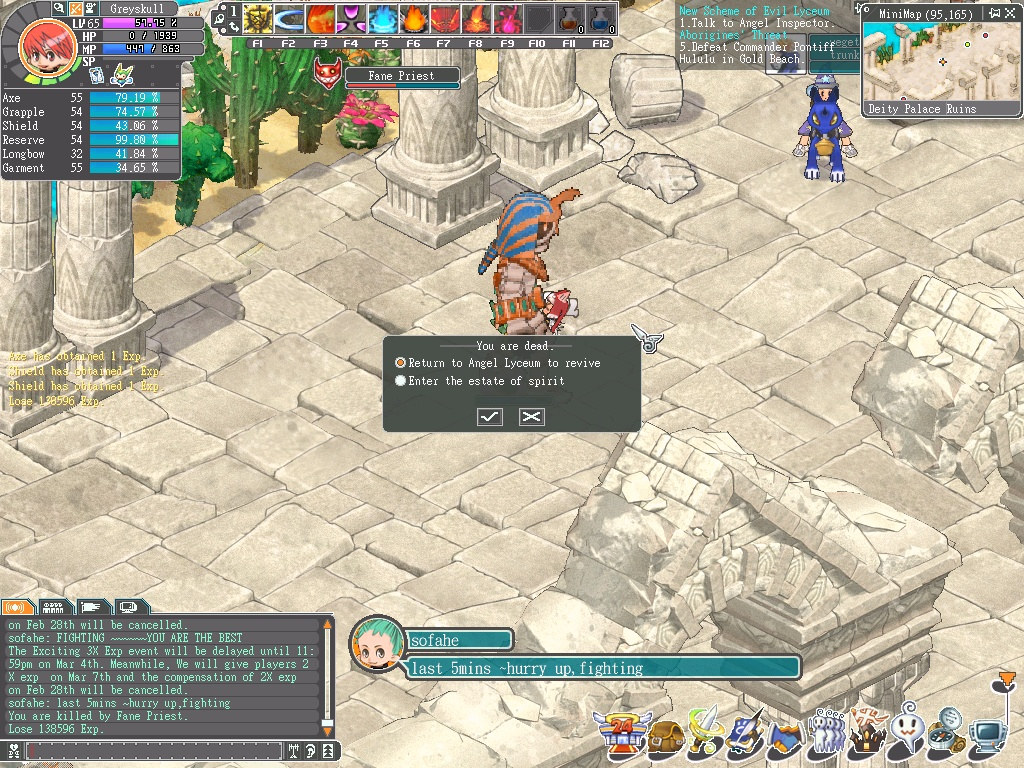Image resolution: width=1024 pixels, height=768 pixels.
Task: Open the computer monitor system icon
Action: [989, 736]
